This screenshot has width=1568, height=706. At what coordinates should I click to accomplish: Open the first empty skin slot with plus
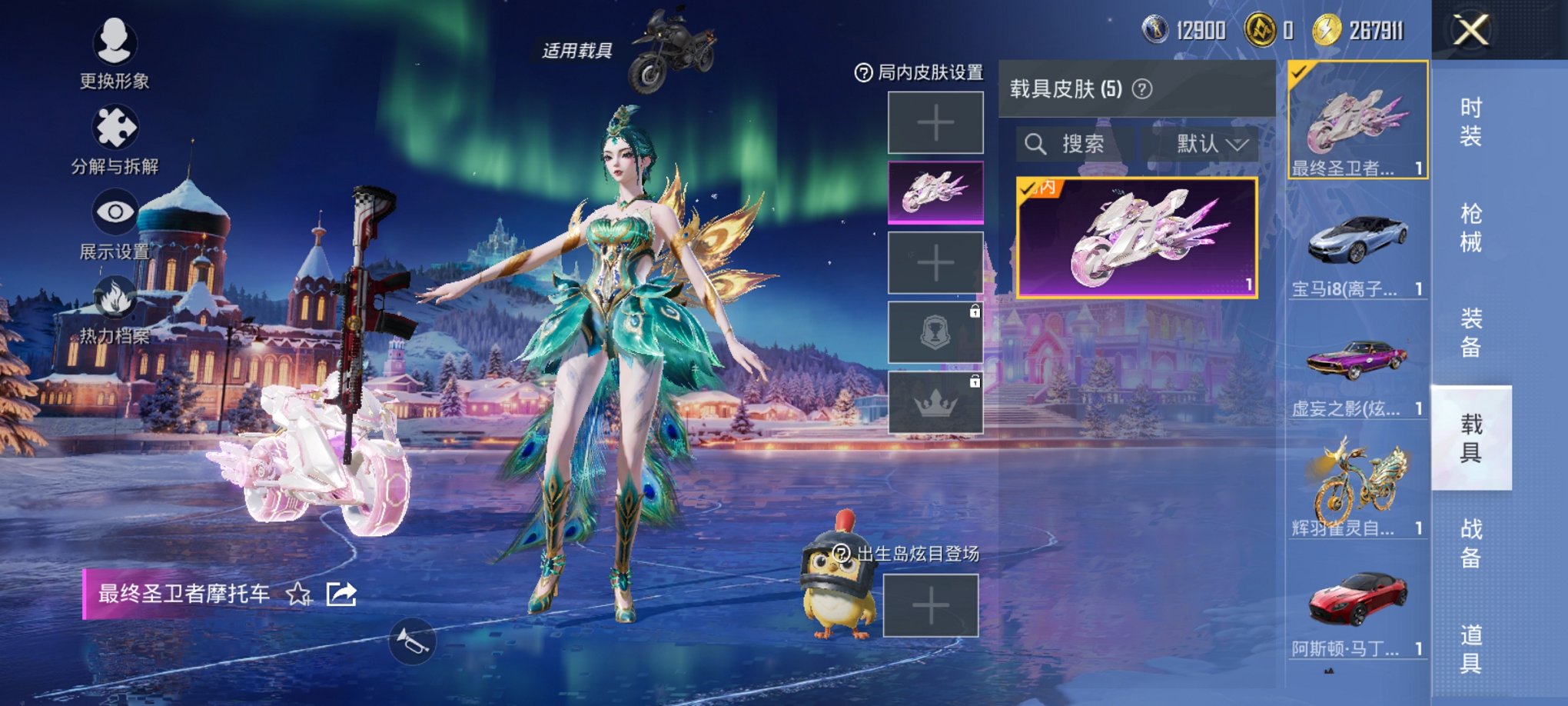pos(935,123)
